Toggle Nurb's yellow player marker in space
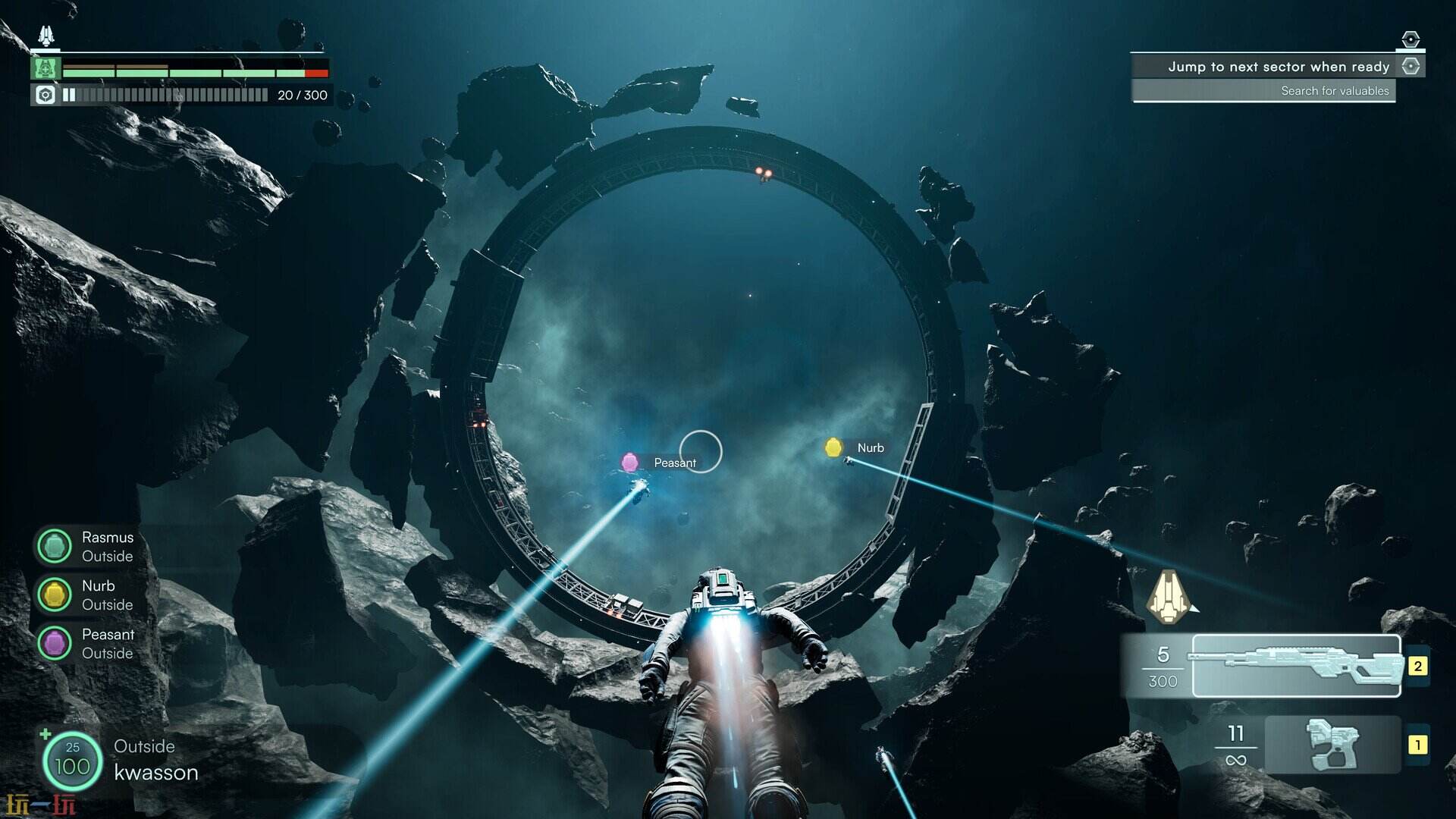1456x819 pixels. (834, 448)
